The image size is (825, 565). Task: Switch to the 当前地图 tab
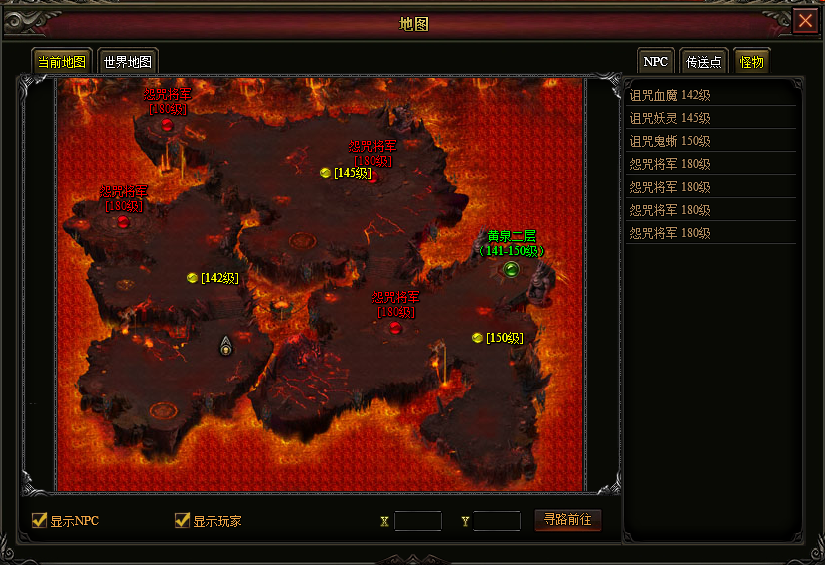pyautogui.click(x=62, y=61)
